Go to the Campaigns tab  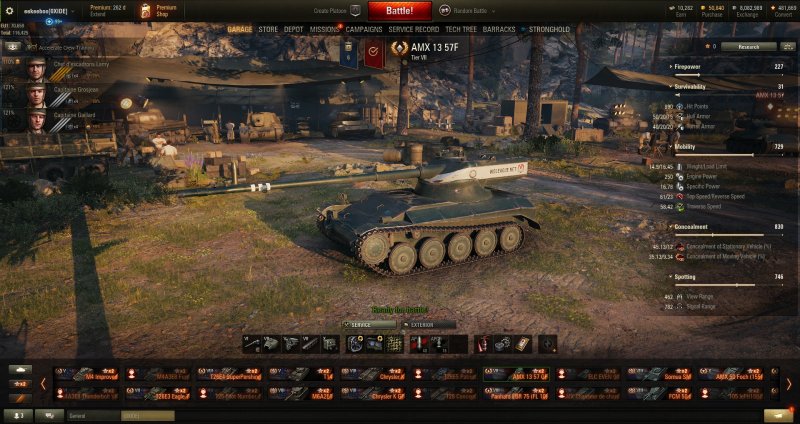click(364, 30)
